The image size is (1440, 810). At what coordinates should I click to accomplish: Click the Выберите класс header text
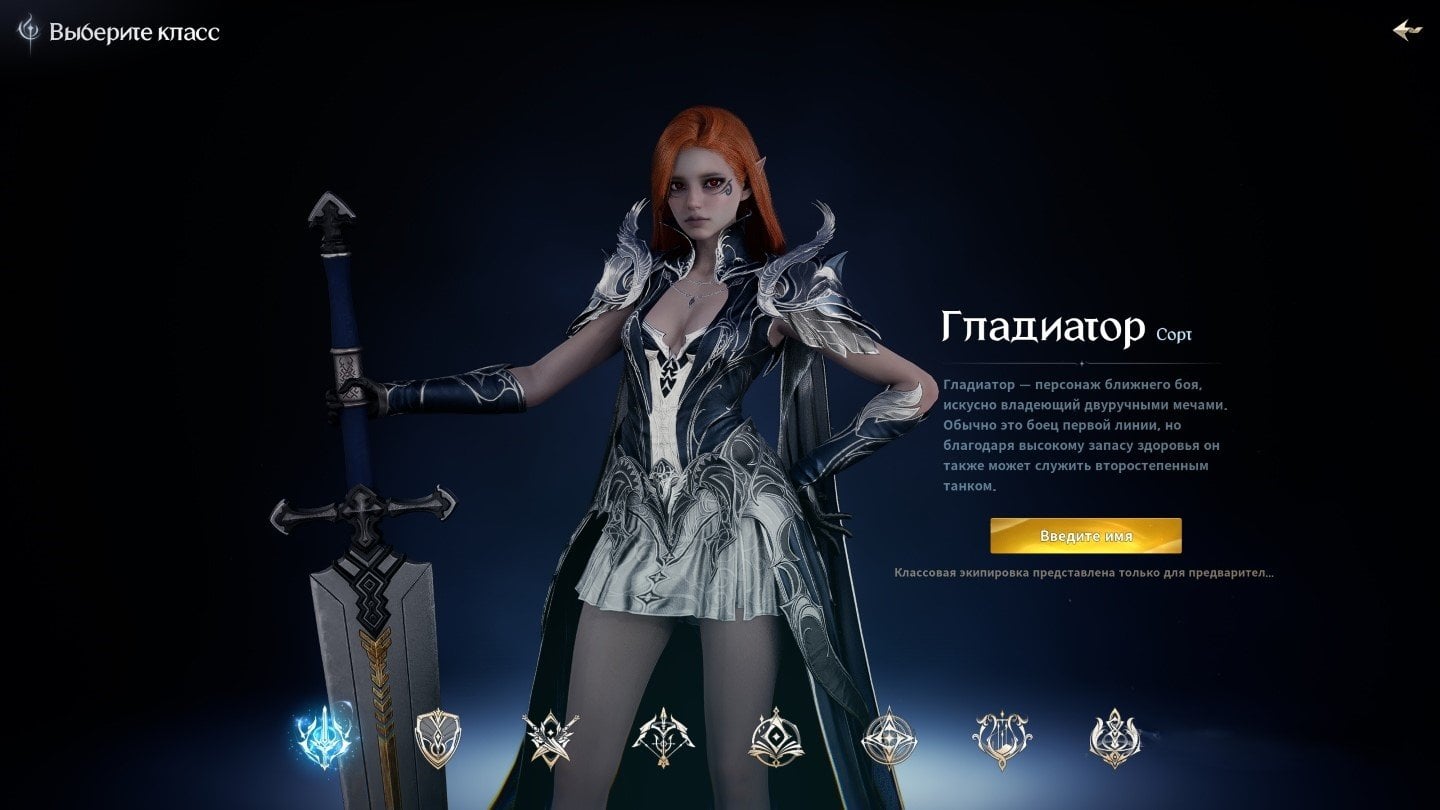(135, 31)
